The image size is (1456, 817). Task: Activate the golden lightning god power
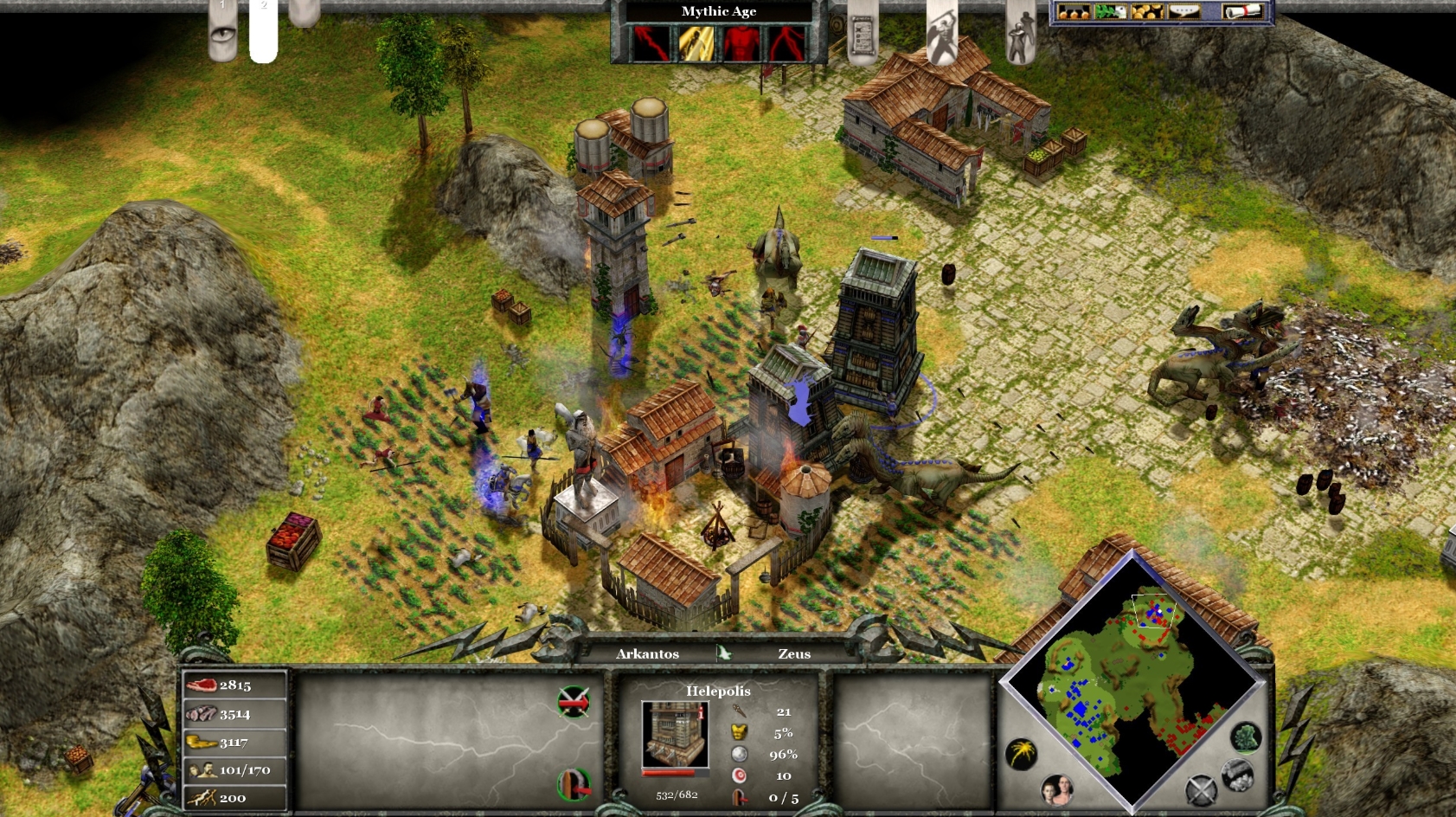(696, 43)
